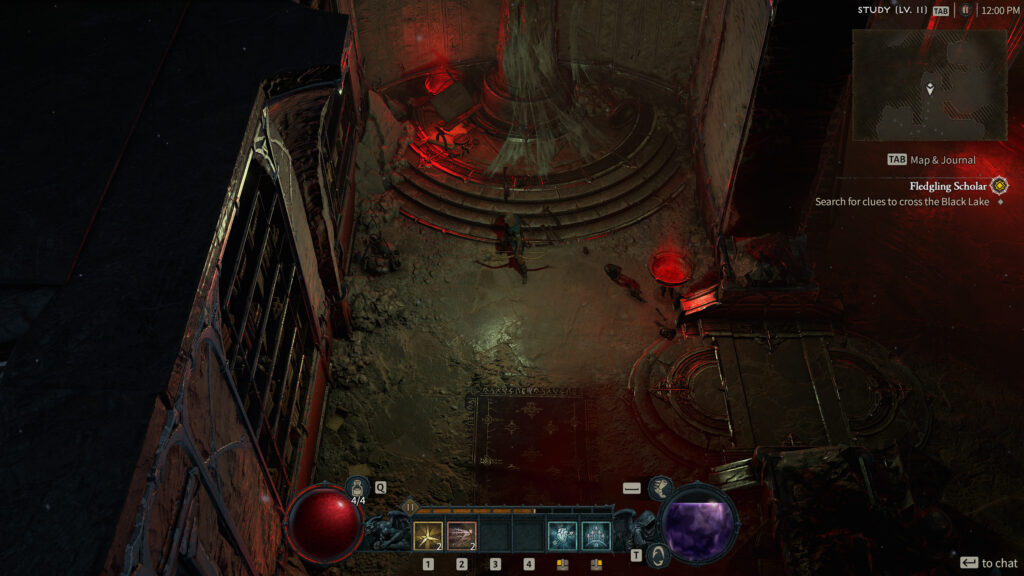Use the red slash skill in slot 2
The width and height of the screenshot is (1024, 576).
coord(461,537)
